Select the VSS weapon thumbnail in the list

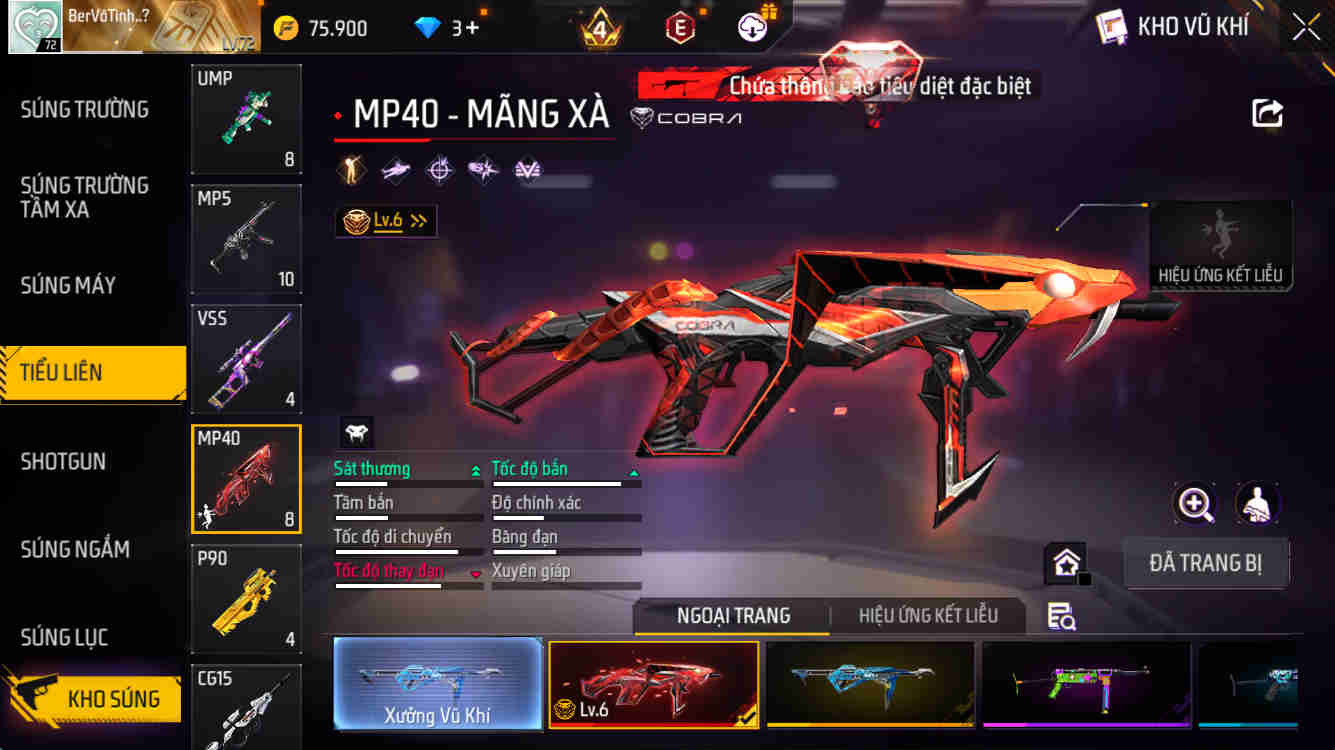246,359
